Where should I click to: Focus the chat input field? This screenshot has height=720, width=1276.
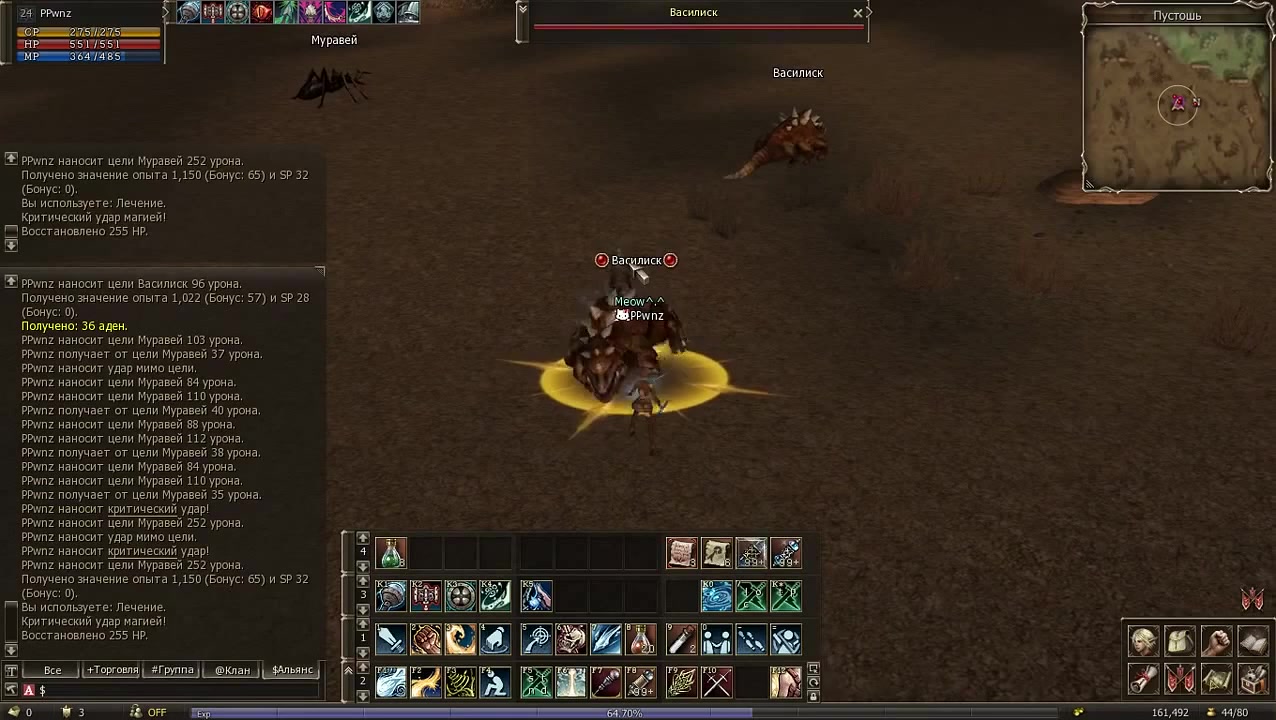point(180,691)
